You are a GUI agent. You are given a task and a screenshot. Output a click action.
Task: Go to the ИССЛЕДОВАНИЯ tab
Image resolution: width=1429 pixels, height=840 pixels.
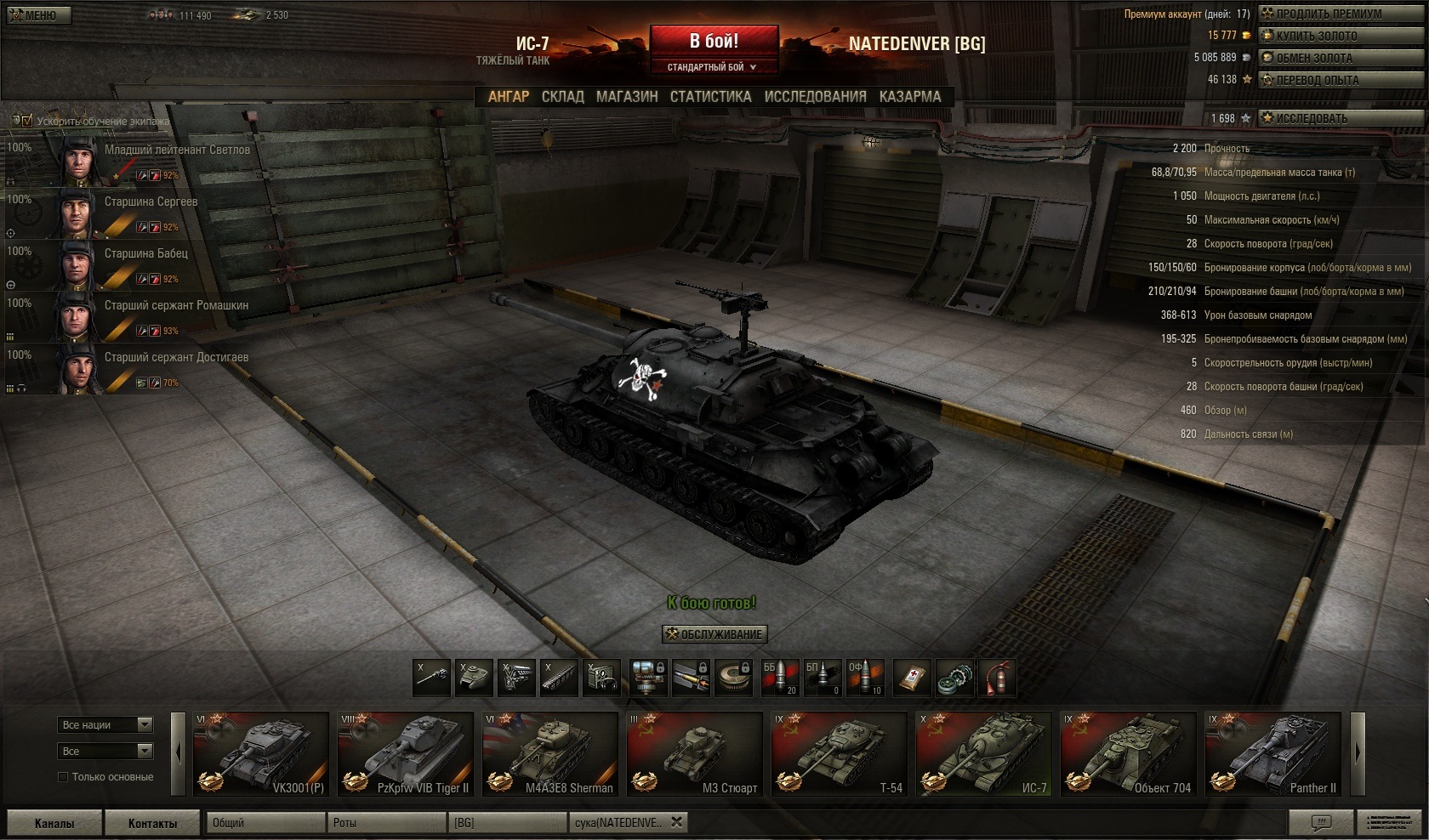(815, 97)
